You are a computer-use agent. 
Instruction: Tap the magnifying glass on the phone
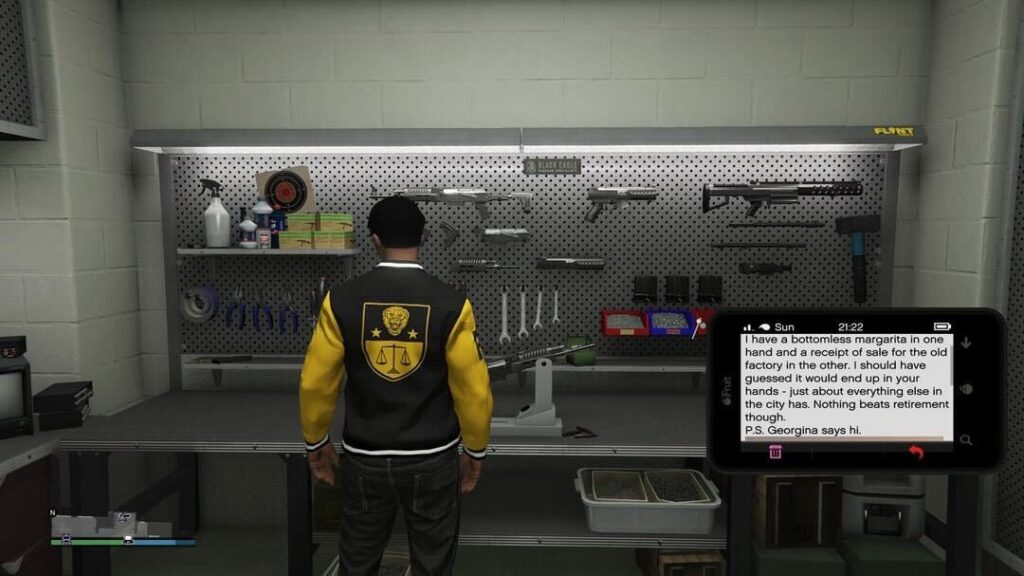(x=966, y=439)
